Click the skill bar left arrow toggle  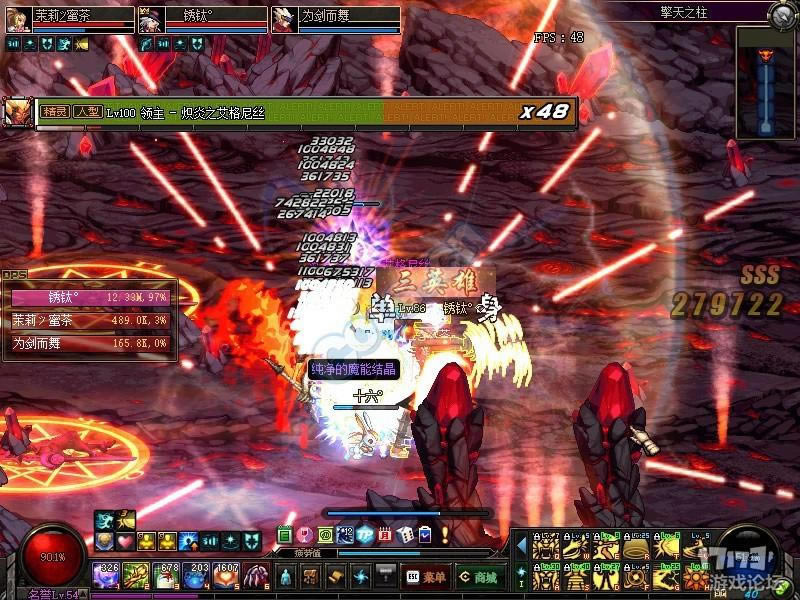tap(520, 548)
